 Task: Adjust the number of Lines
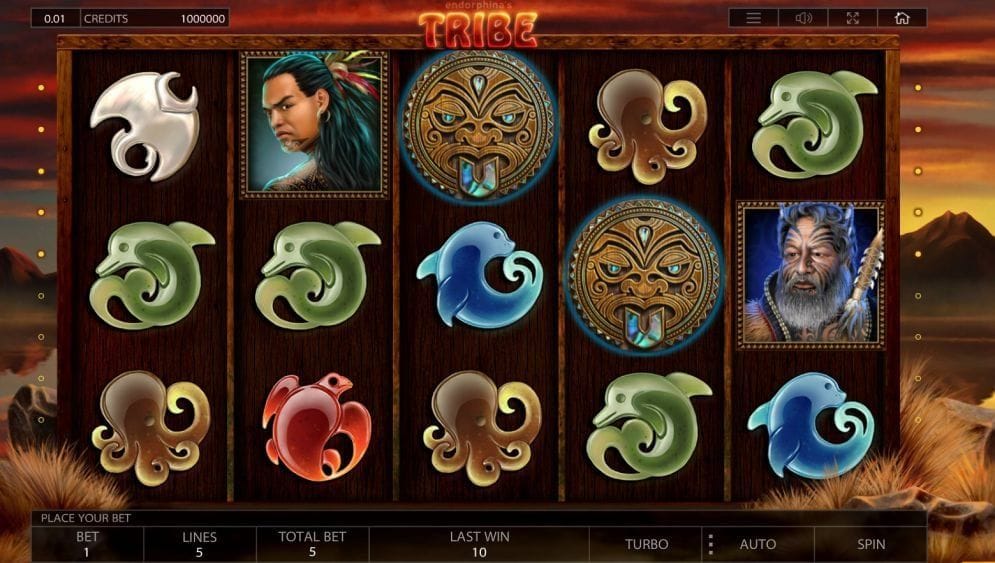(200, 544)
